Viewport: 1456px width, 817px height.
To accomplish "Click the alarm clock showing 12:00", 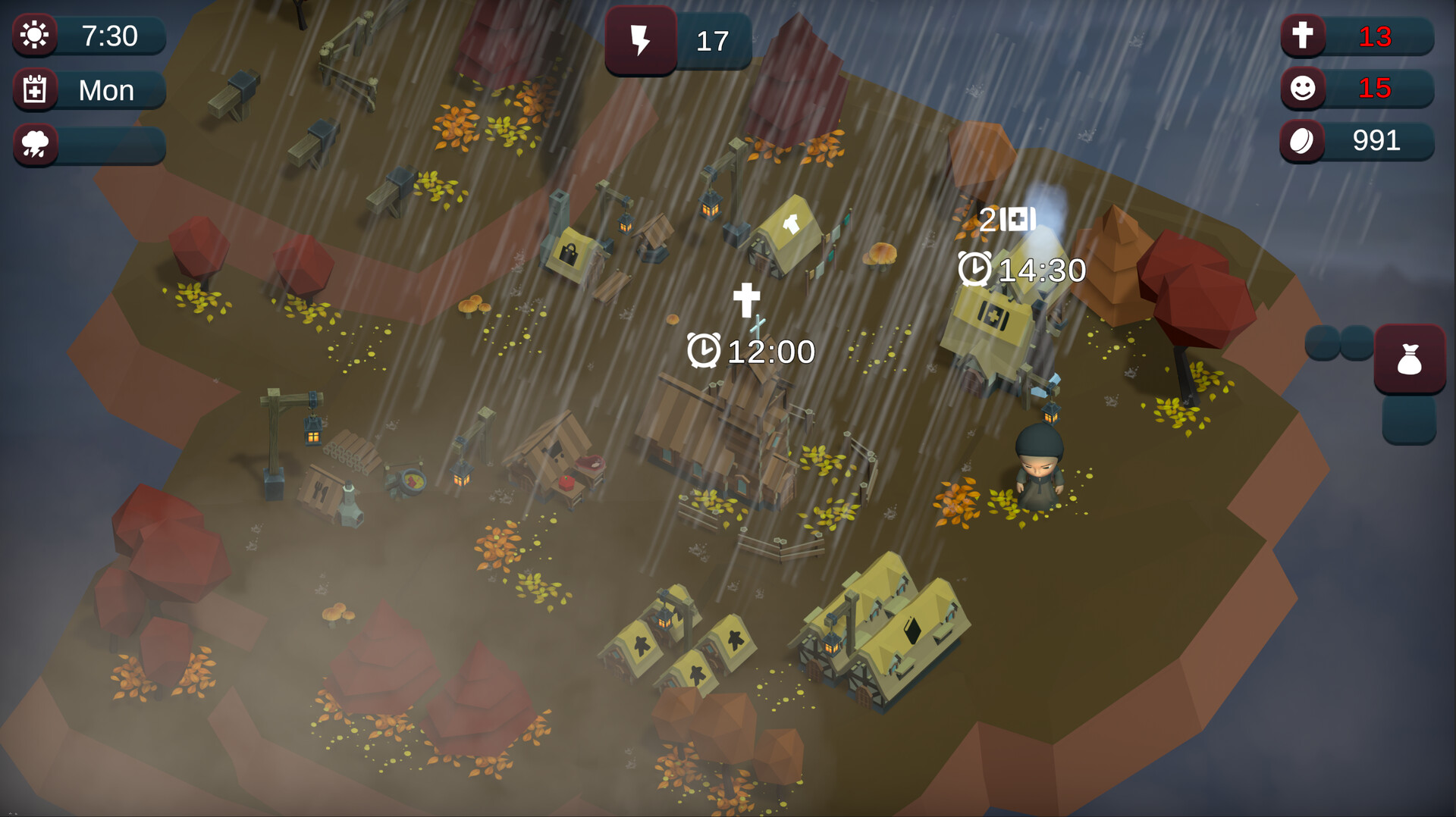I will pos(706,351).
